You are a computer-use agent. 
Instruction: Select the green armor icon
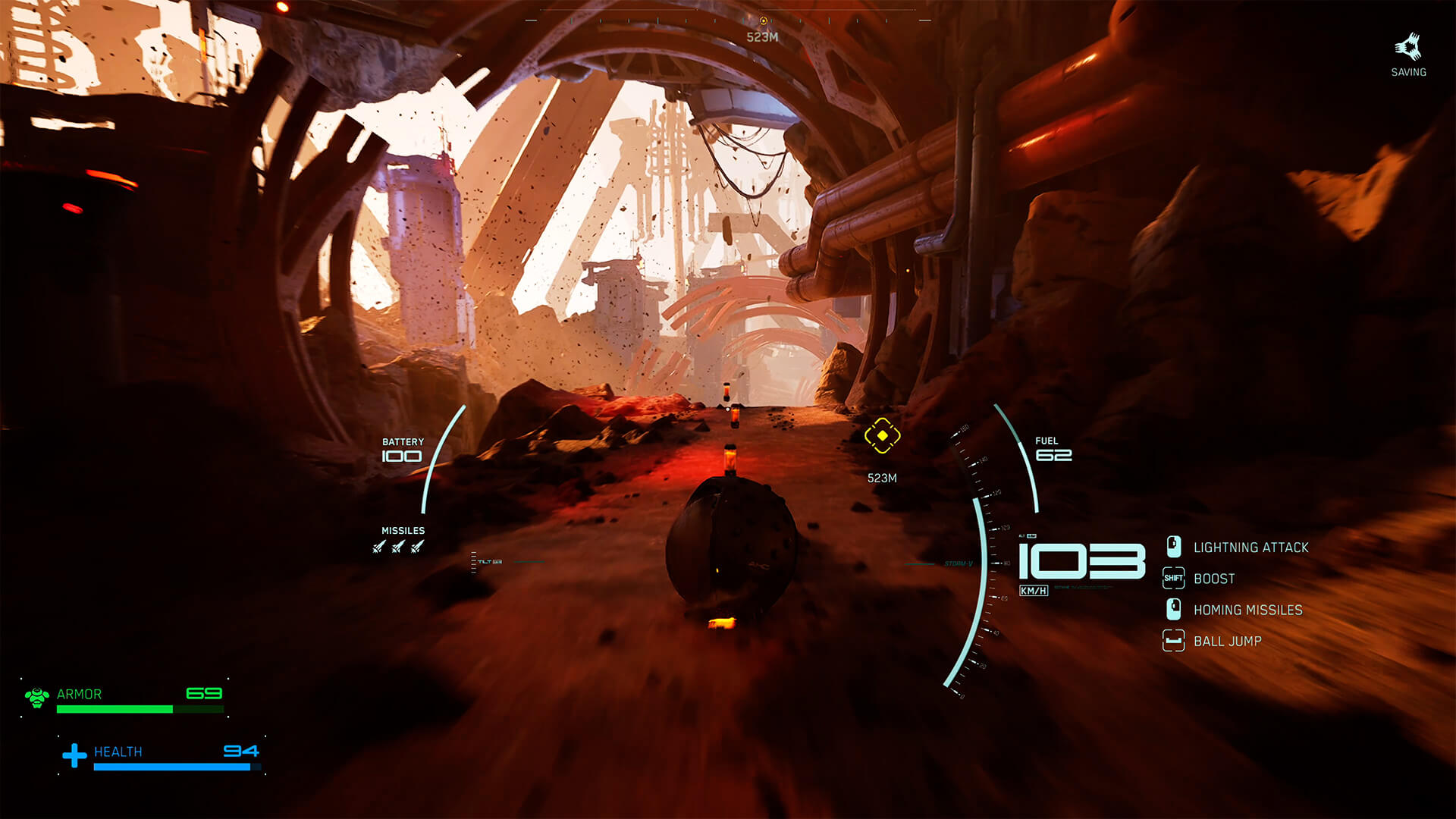tap(36, 696)
